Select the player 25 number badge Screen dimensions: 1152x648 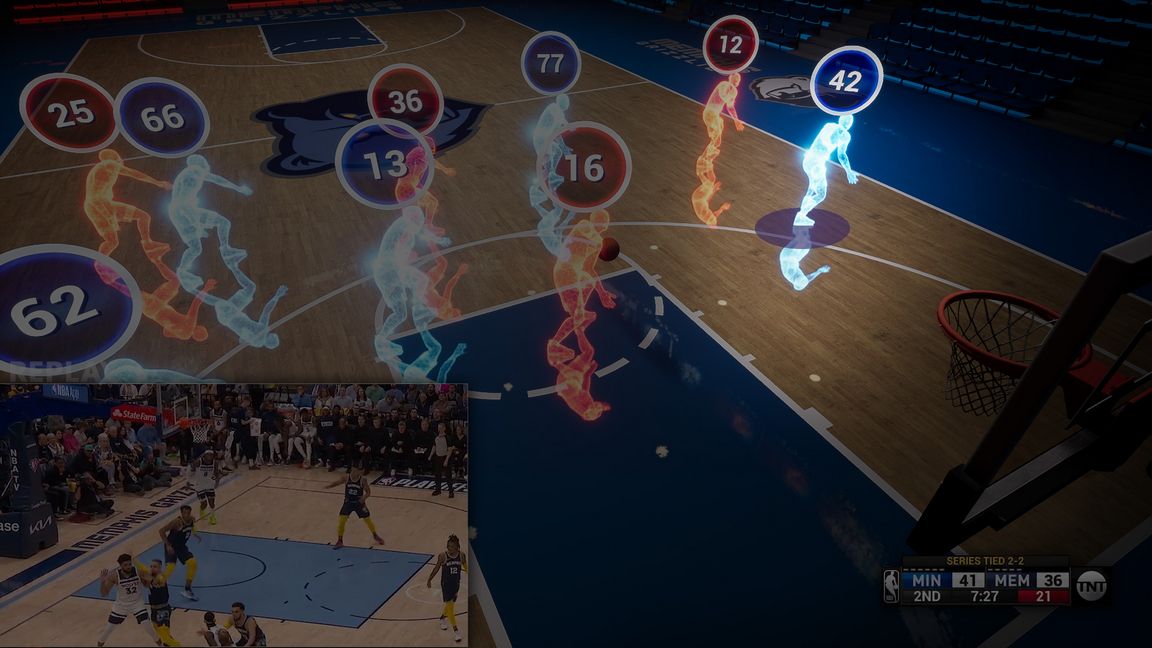70,113
